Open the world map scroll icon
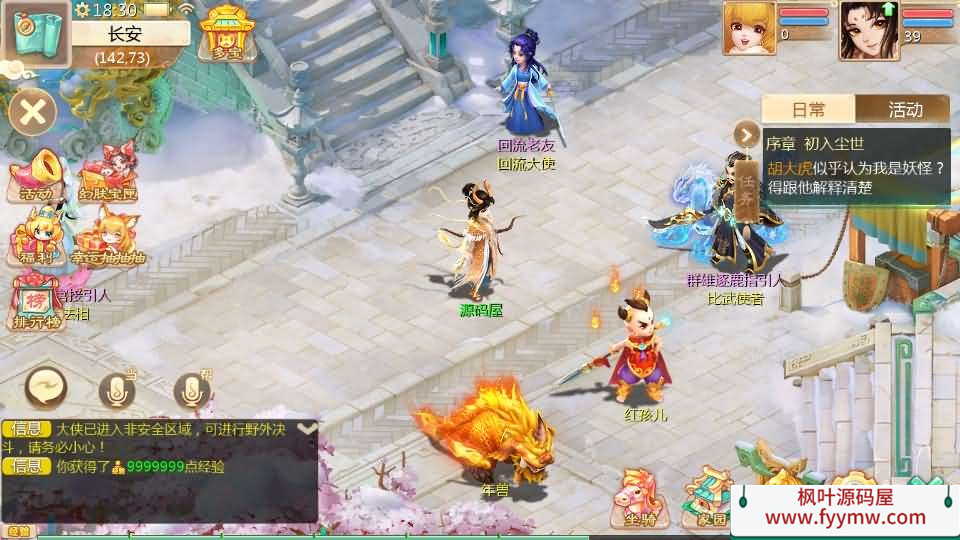This screenshot has width=960, height=540. tap(37, 34)
